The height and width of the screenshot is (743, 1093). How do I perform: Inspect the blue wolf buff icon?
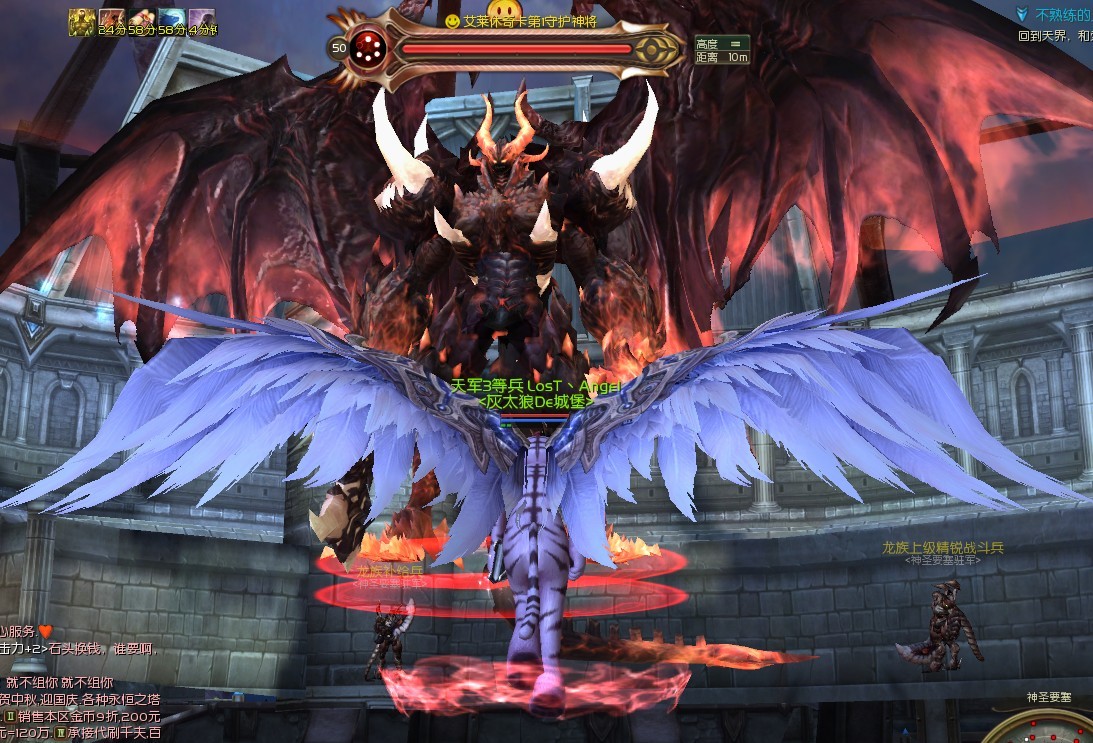171,22
